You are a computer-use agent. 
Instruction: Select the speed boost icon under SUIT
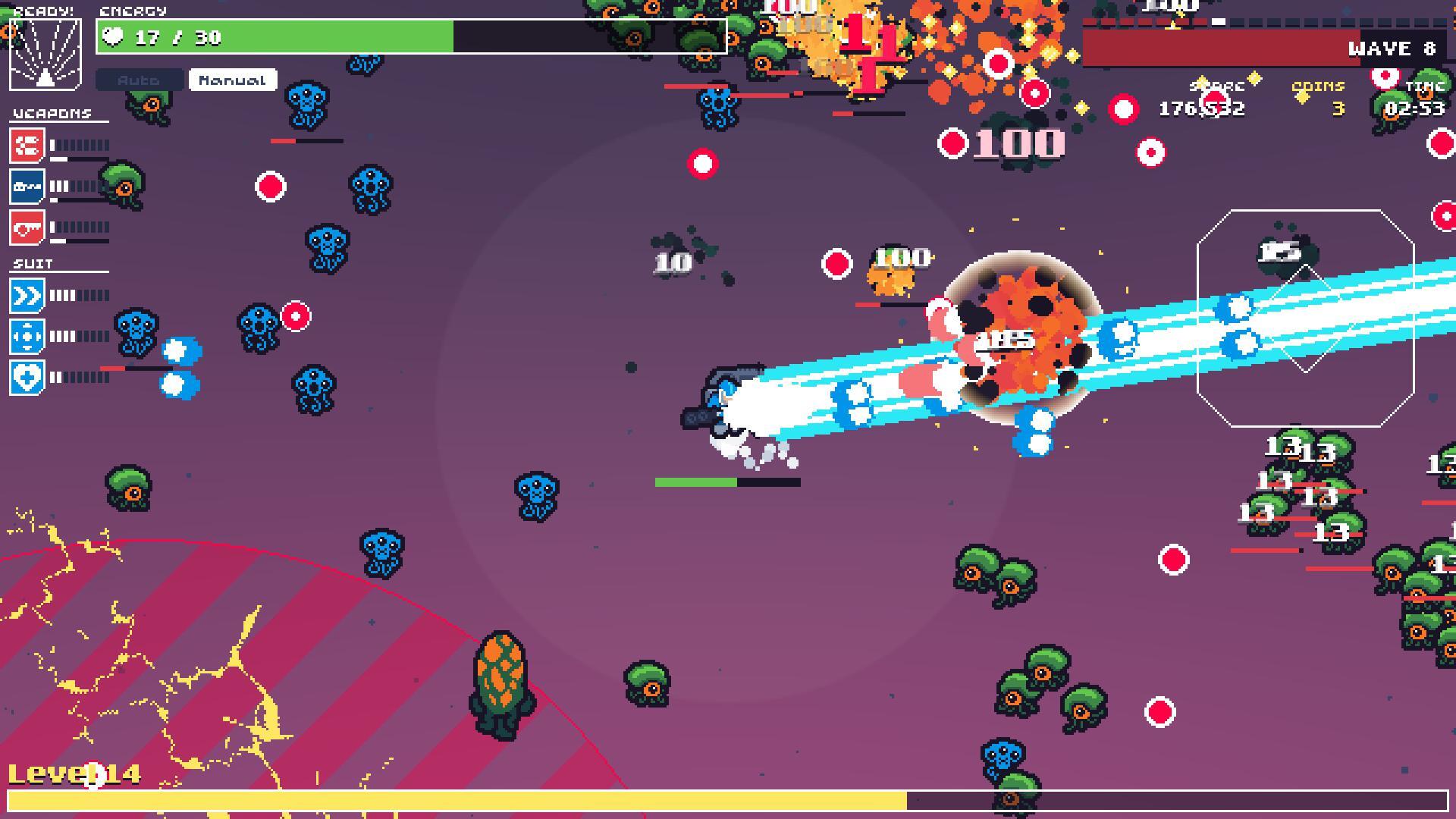tap(27, 296)
